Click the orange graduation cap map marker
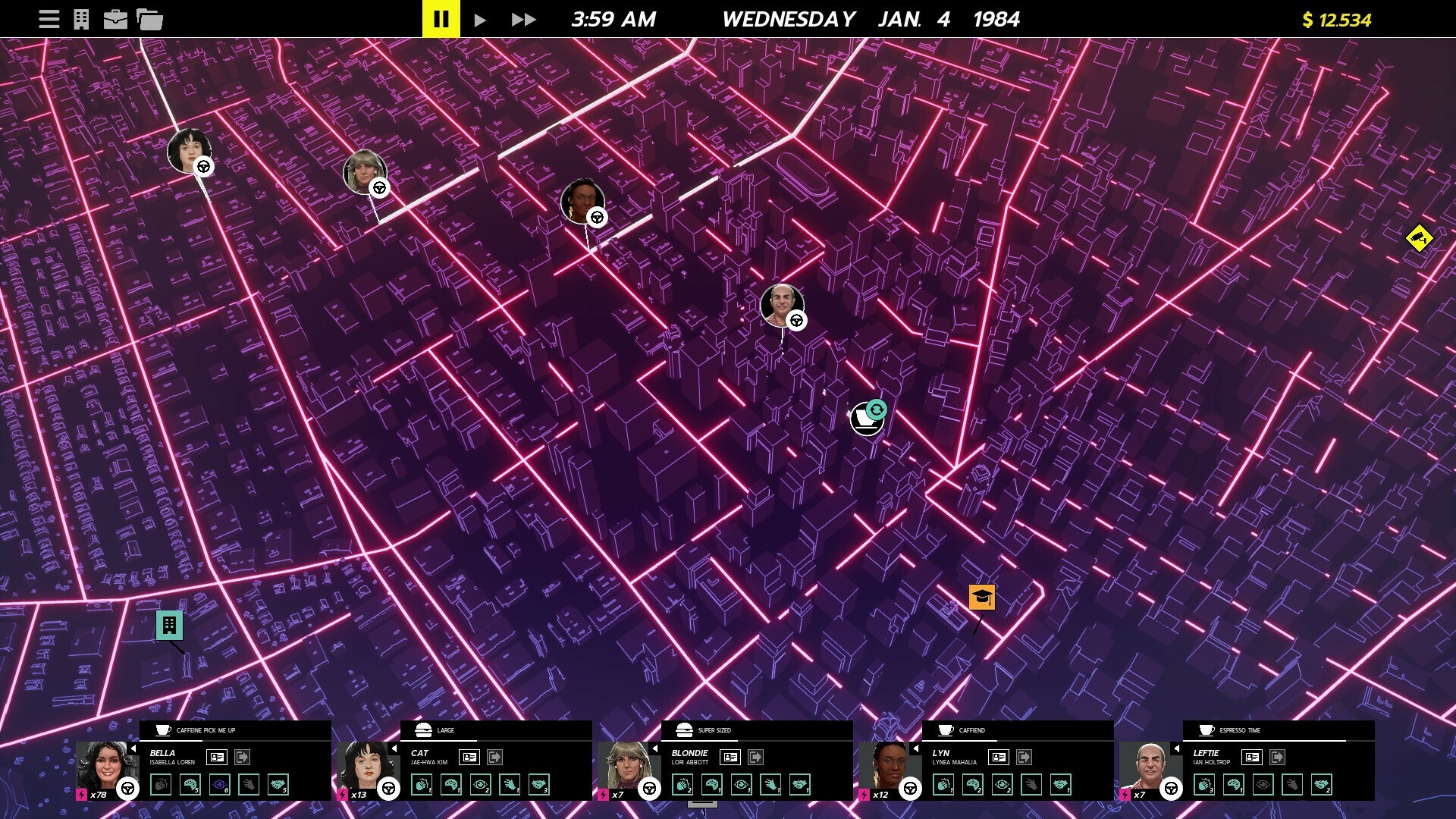 (984, 598)
